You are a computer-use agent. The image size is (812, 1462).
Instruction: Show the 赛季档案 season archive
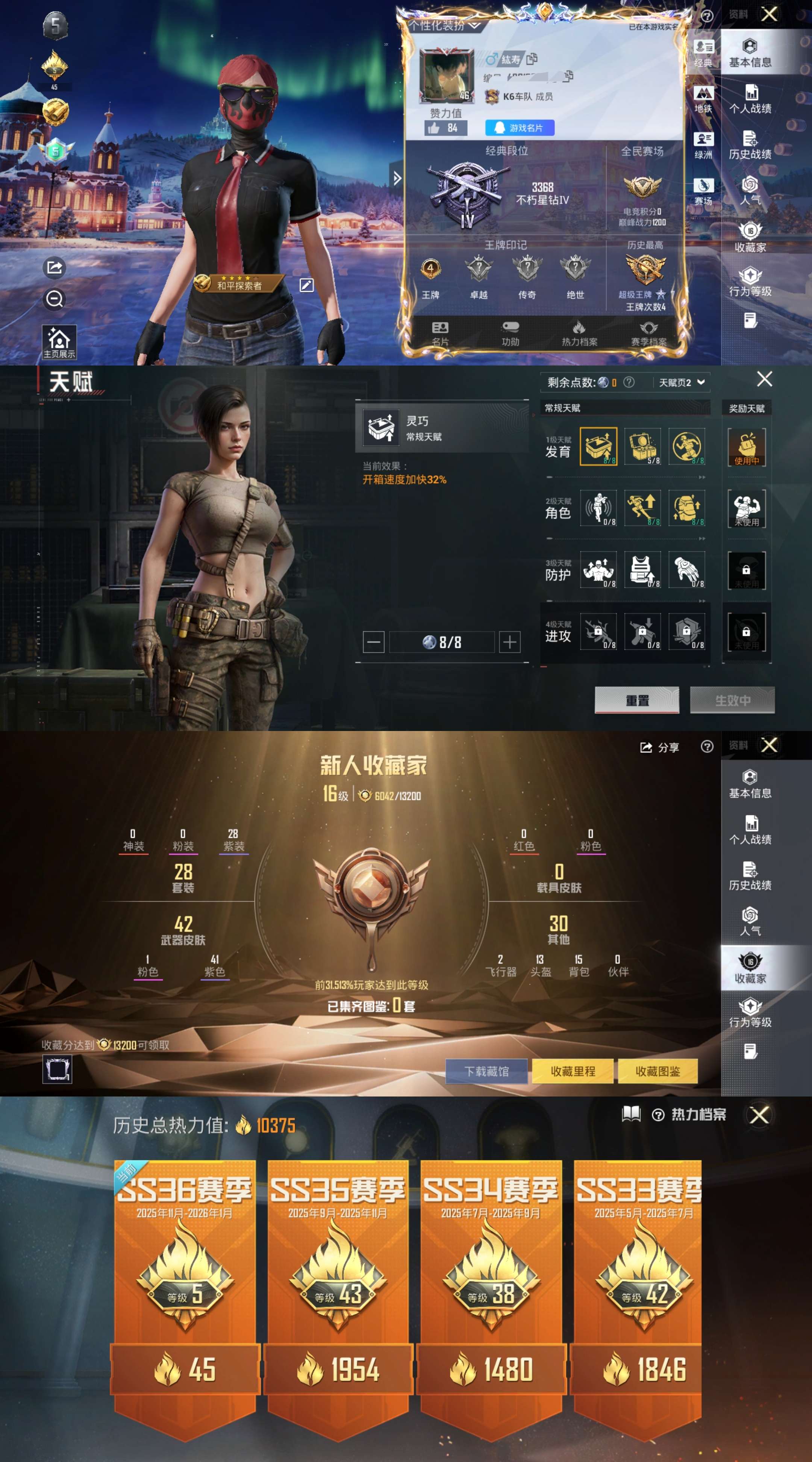(648, 333)
